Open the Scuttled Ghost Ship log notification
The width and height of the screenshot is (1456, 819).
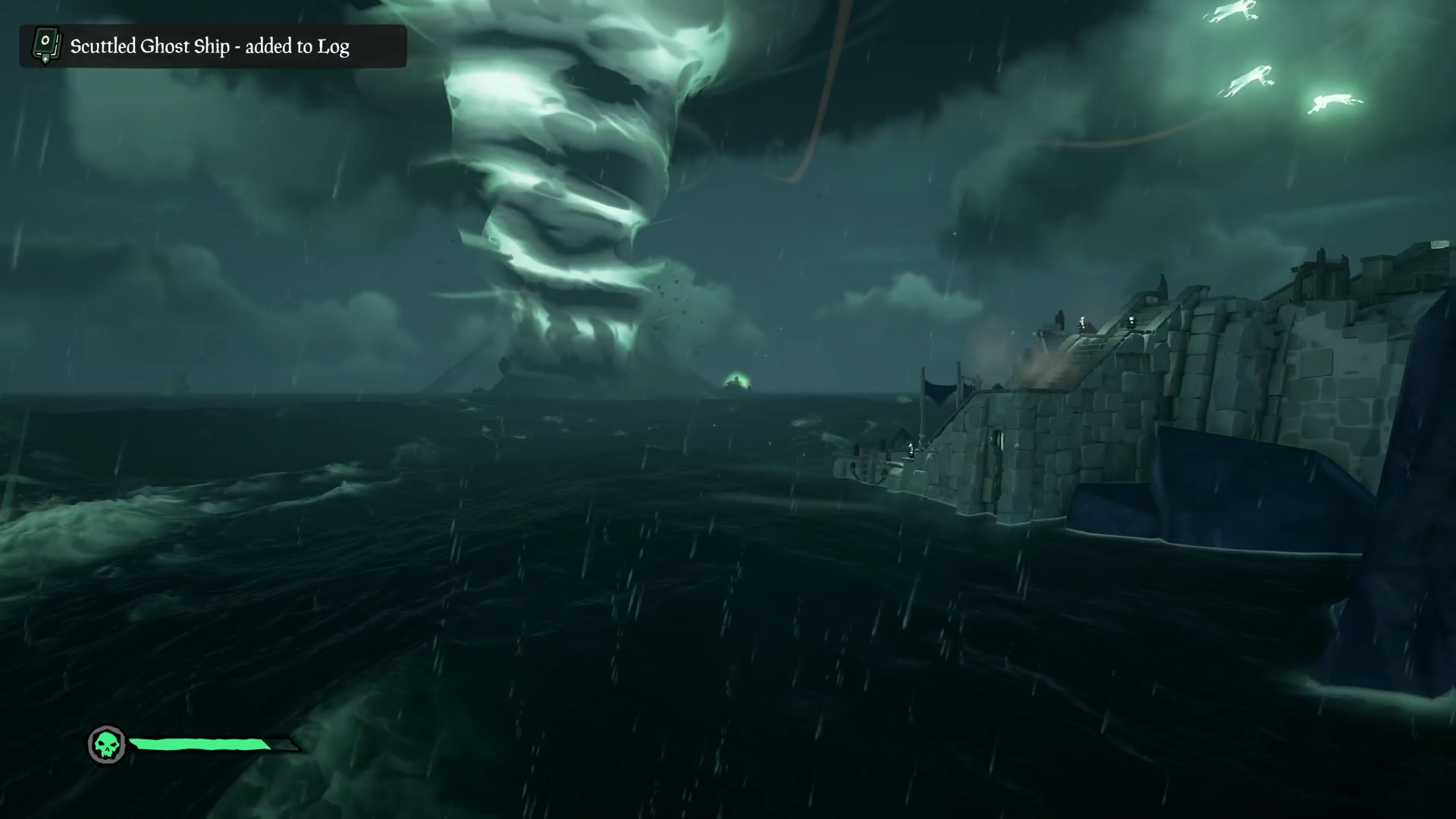click(x=209, y=46)
